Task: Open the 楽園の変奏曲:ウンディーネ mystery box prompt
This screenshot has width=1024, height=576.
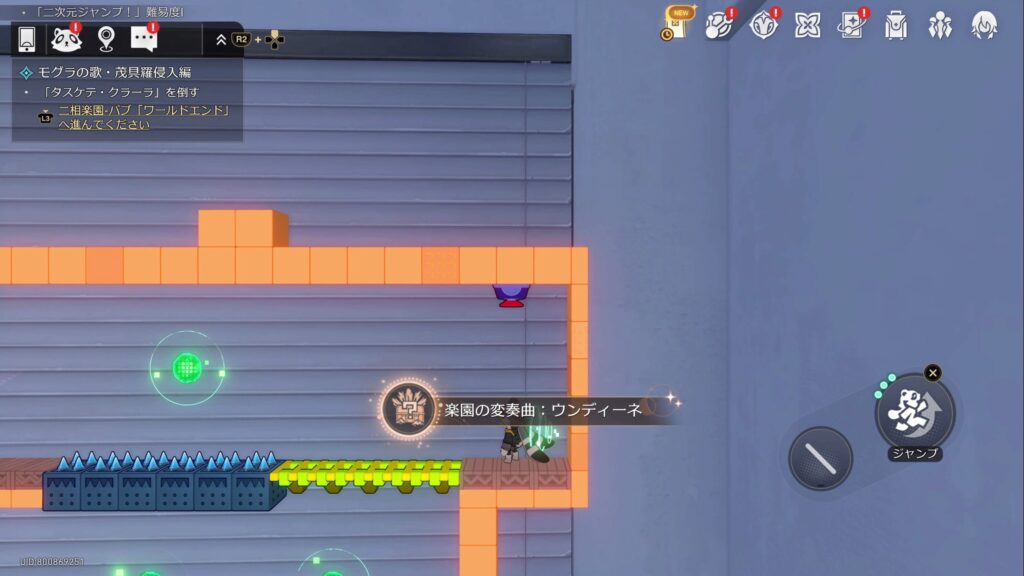Action: pos(409,409)
